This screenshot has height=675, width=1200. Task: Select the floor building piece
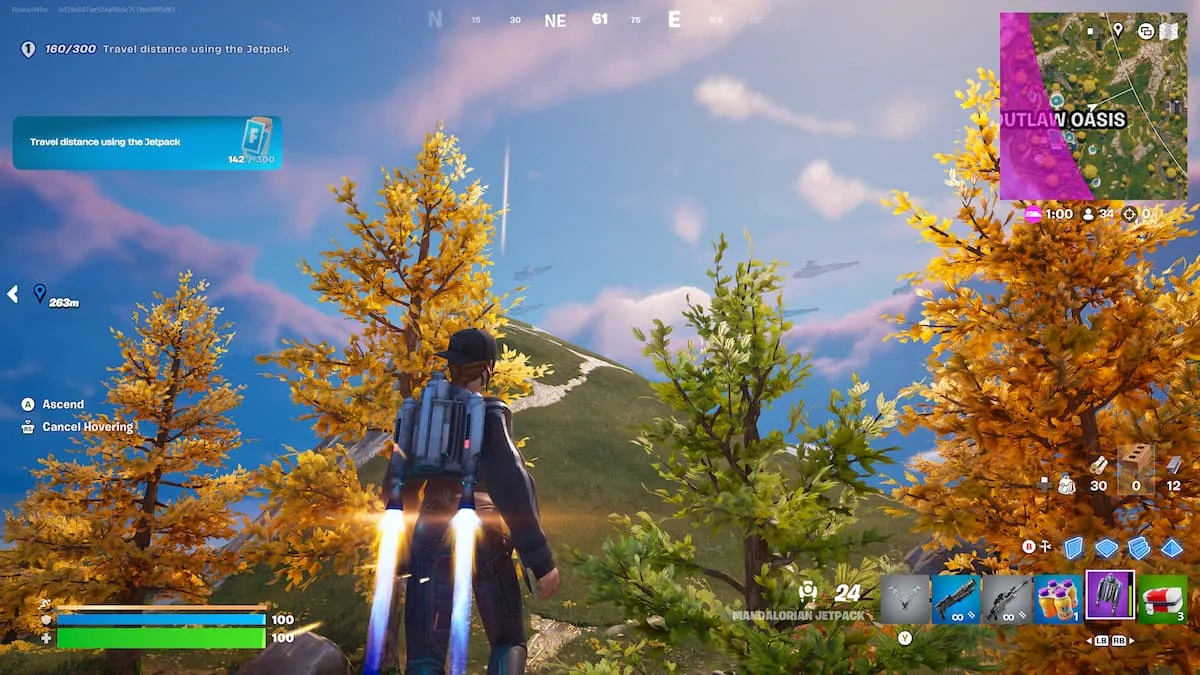coord(1106,548)
